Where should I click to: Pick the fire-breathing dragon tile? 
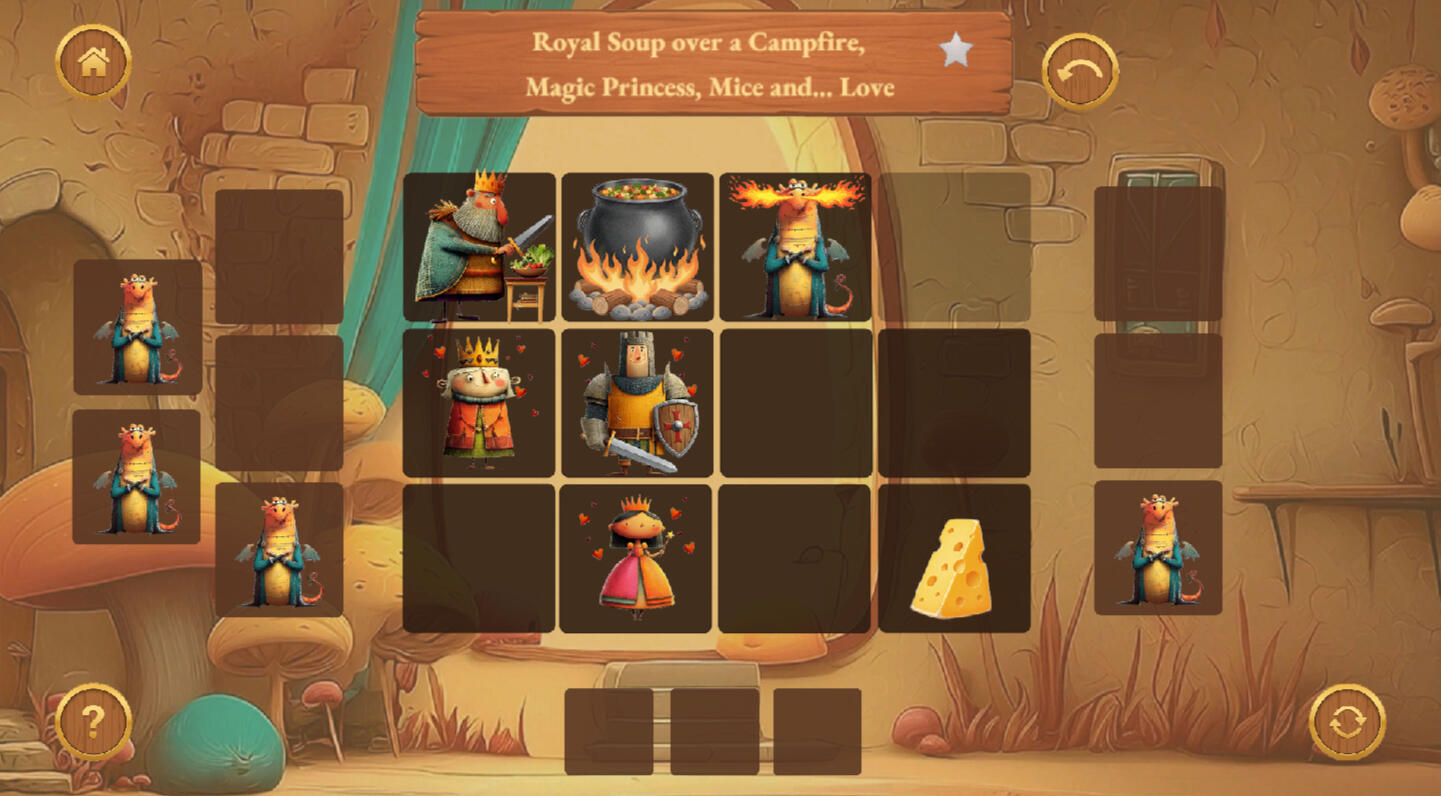(x=795, y=247)
